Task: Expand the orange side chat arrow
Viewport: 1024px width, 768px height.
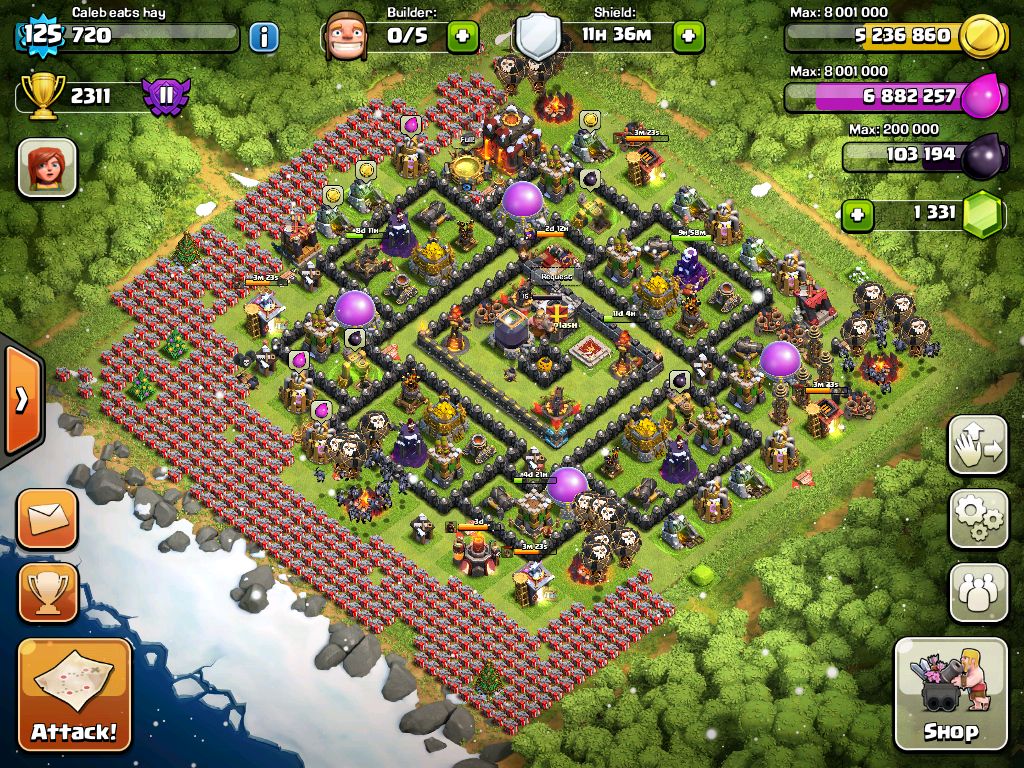Action: tap(20, 400)
